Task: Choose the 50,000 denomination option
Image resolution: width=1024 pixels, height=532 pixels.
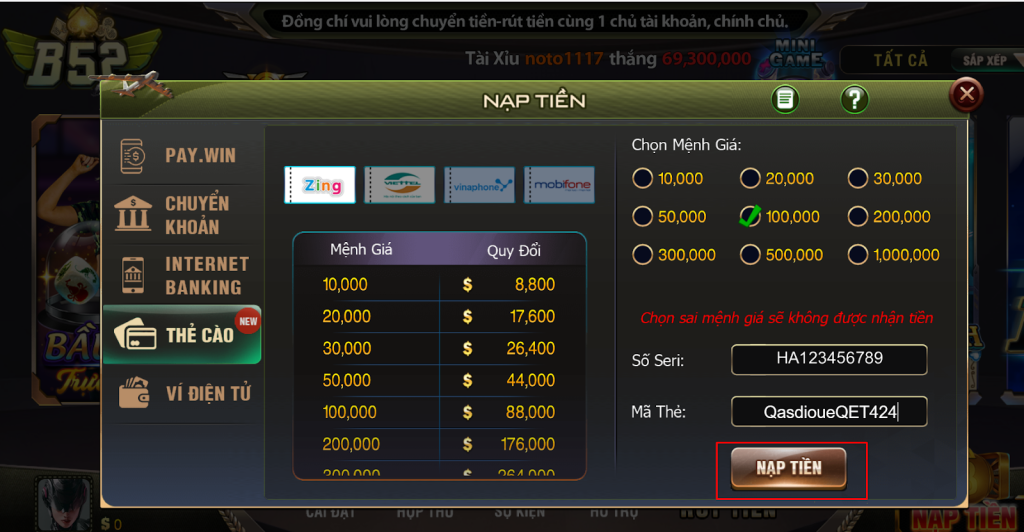Action: click(642, 217)
